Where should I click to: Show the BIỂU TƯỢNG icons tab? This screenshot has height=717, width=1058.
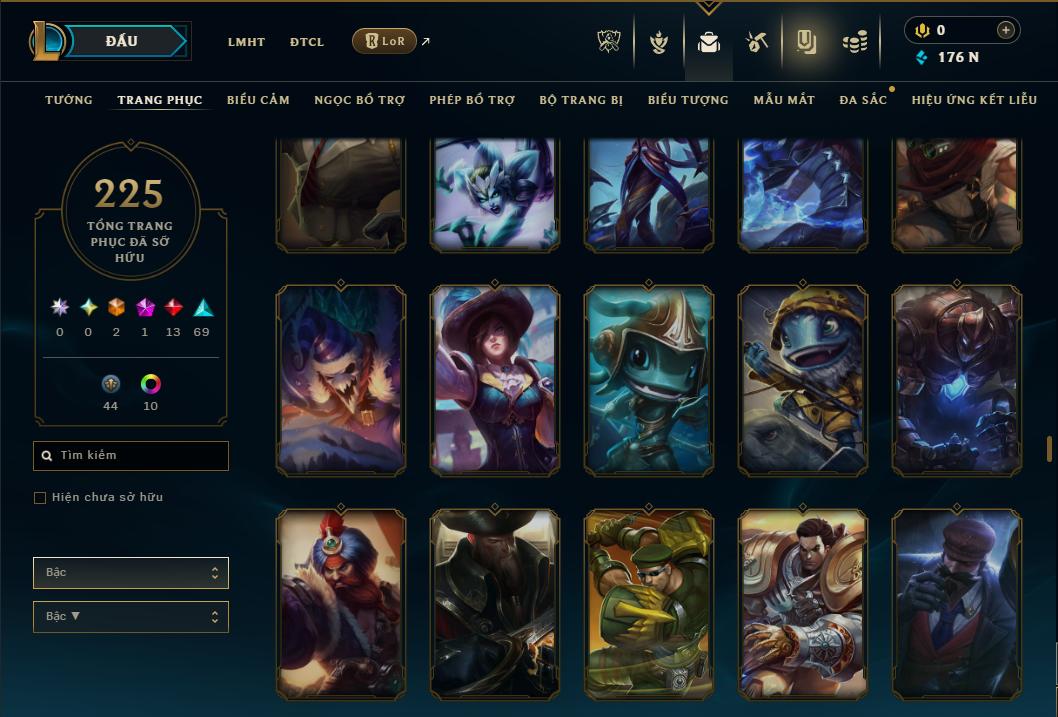688,100
